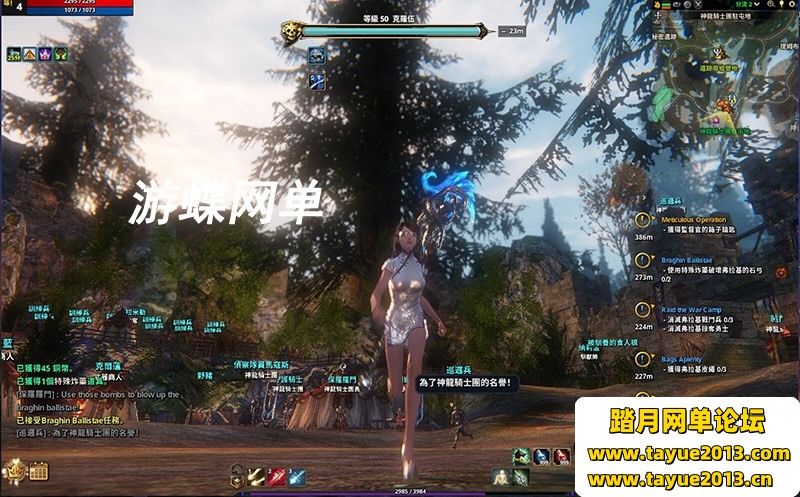Screen dimensions: 800x497
Task: Use the blue potion with 999 count
Action: (541, 457)
